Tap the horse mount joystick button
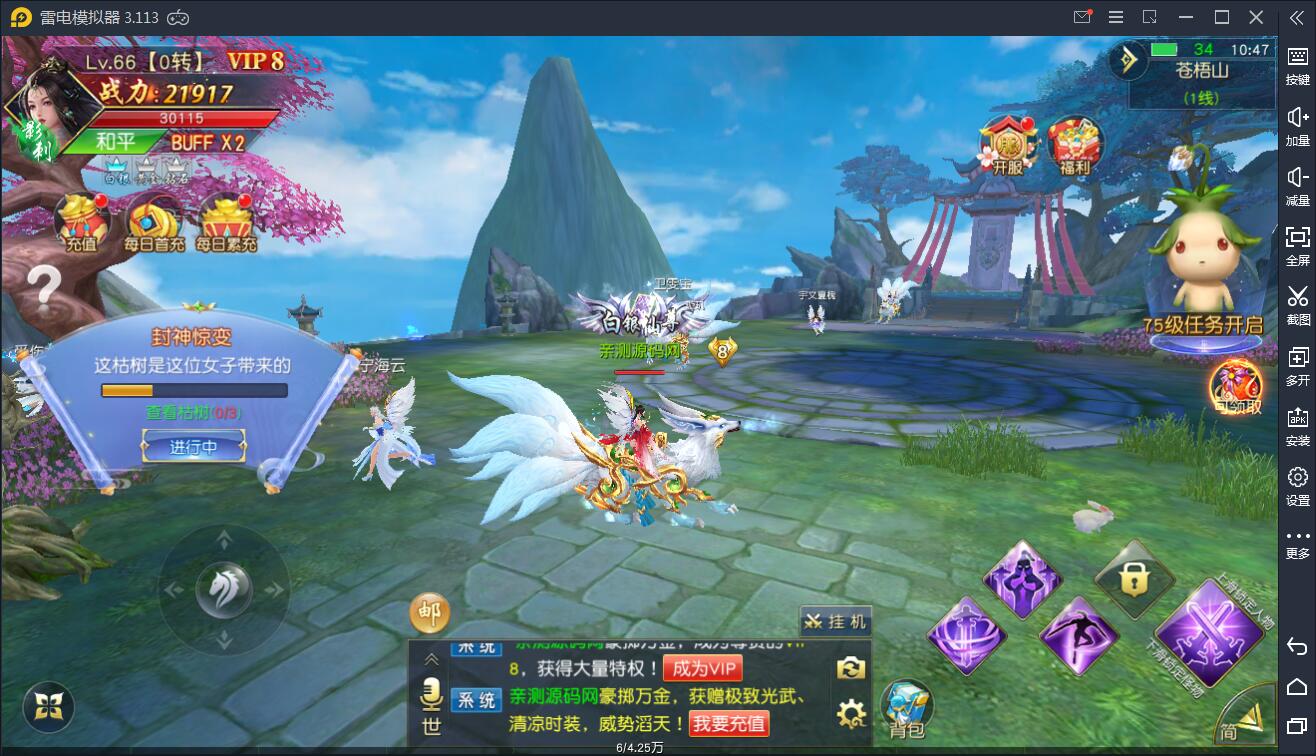Image resolution: width=1316 pixels, height=756 pixels. click(224, 590)
